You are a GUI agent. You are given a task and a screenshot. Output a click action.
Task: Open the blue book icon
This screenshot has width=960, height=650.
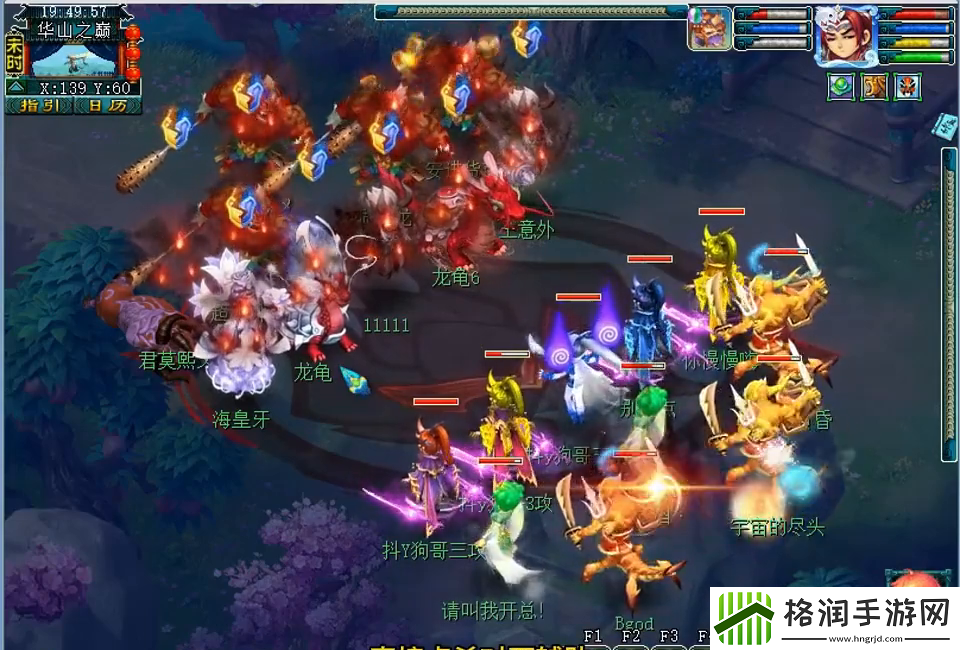pyautogui.click(x=945, y=124)
